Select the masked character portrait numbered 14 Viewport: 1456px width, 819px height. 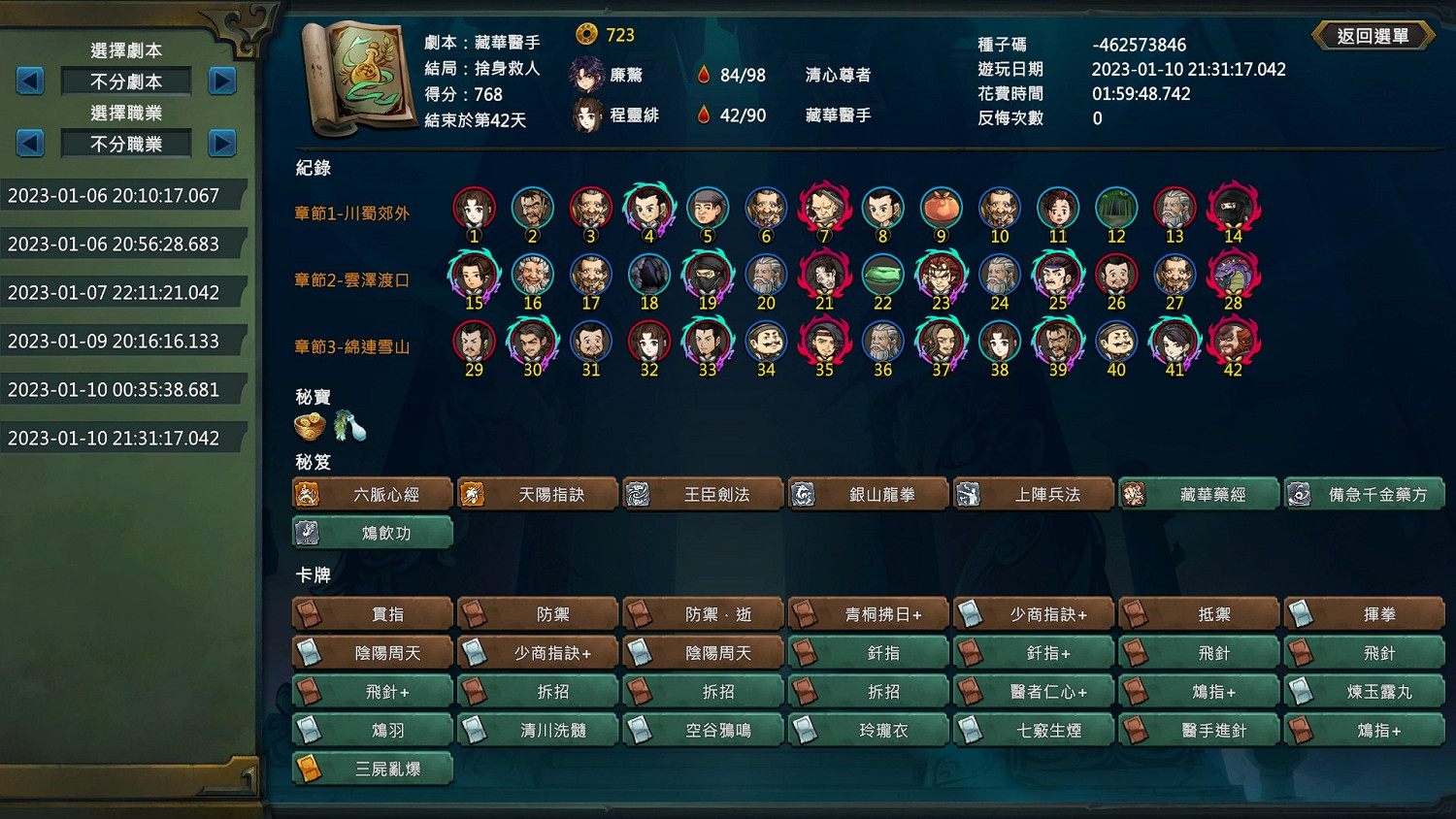(x=1233, y=207)
